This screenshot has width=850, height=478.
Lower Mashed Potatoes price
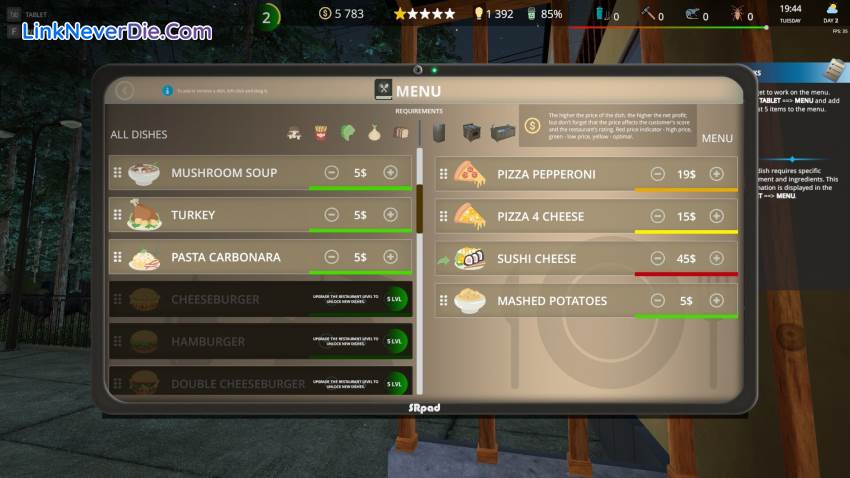click(658, 300)
